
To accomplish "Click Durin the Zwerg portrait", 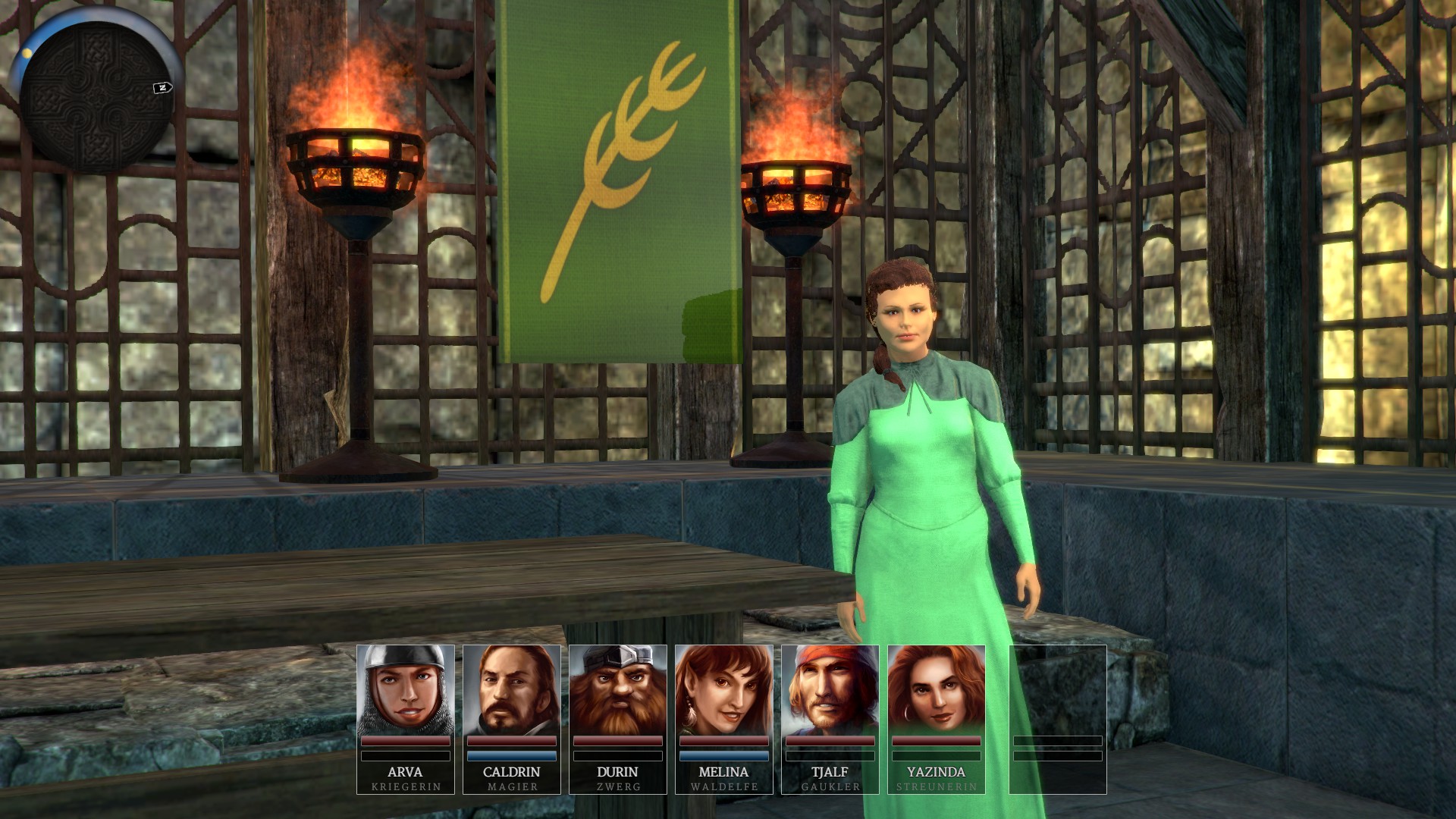I will (x=617, y=692).
